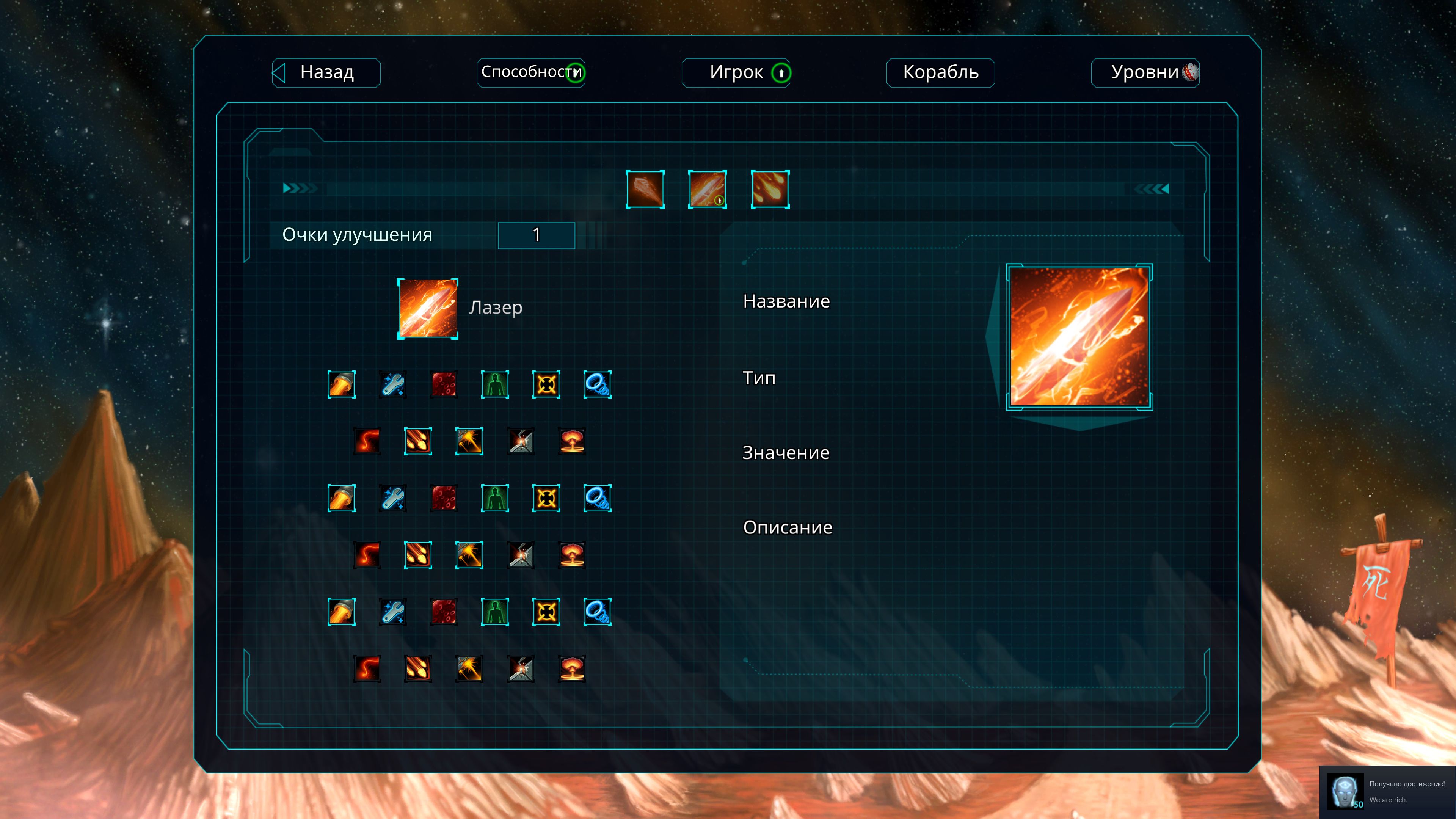Select the falling meteors weapon in the carousel
1456x819 pixels.
pos(770,189)
